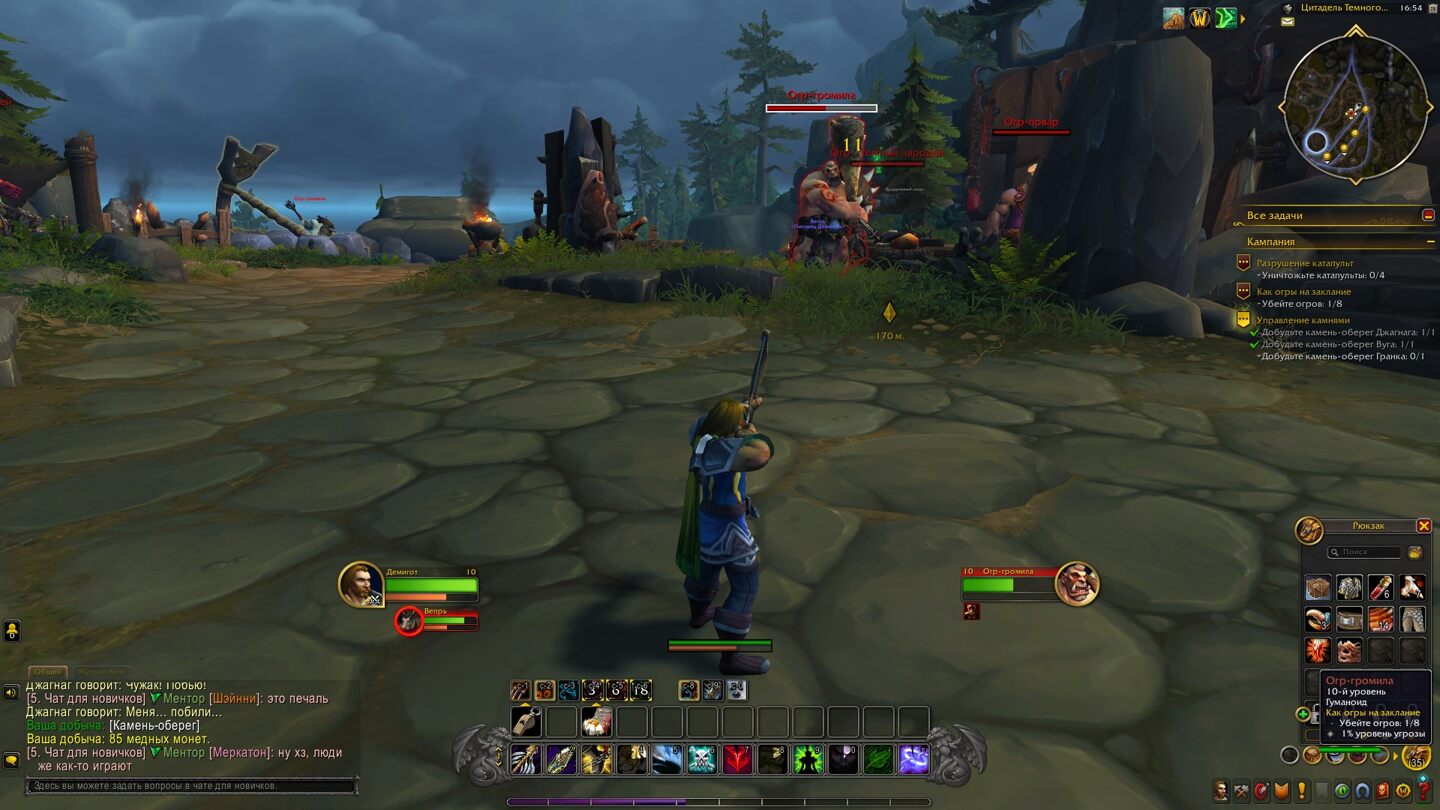Activate the green silhouette ability
The height and width of the screenshot is (810, 1440).
pos(808,760)
